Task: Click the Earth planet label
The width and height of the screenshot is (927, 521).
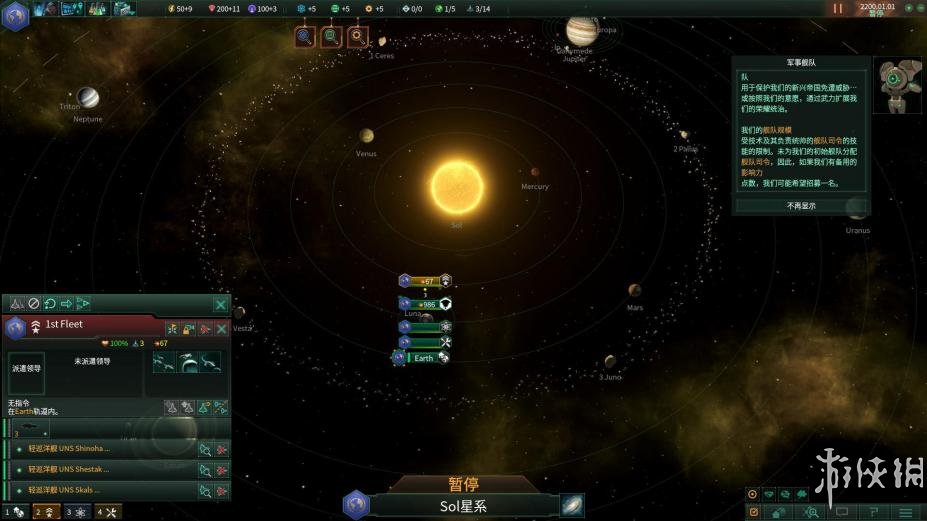Action: pos(424,358)
